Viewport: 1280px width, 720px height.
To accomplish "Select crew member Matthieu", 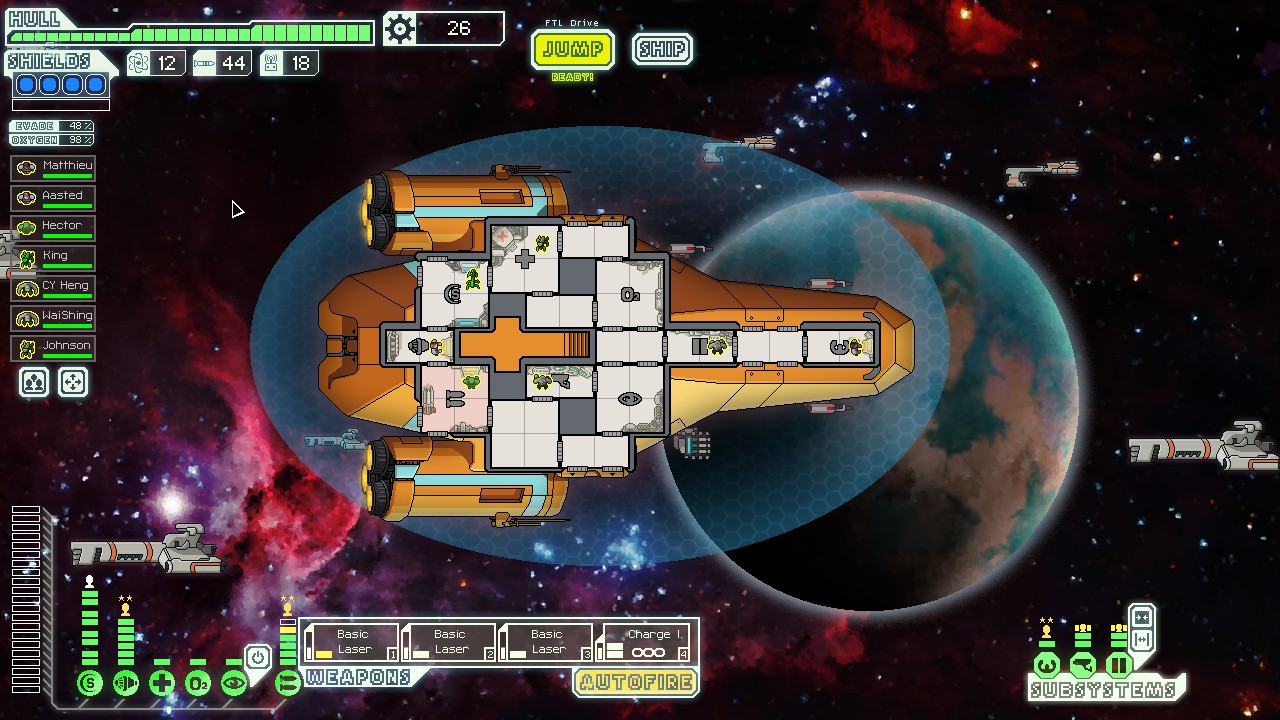I will coord(53,167).
